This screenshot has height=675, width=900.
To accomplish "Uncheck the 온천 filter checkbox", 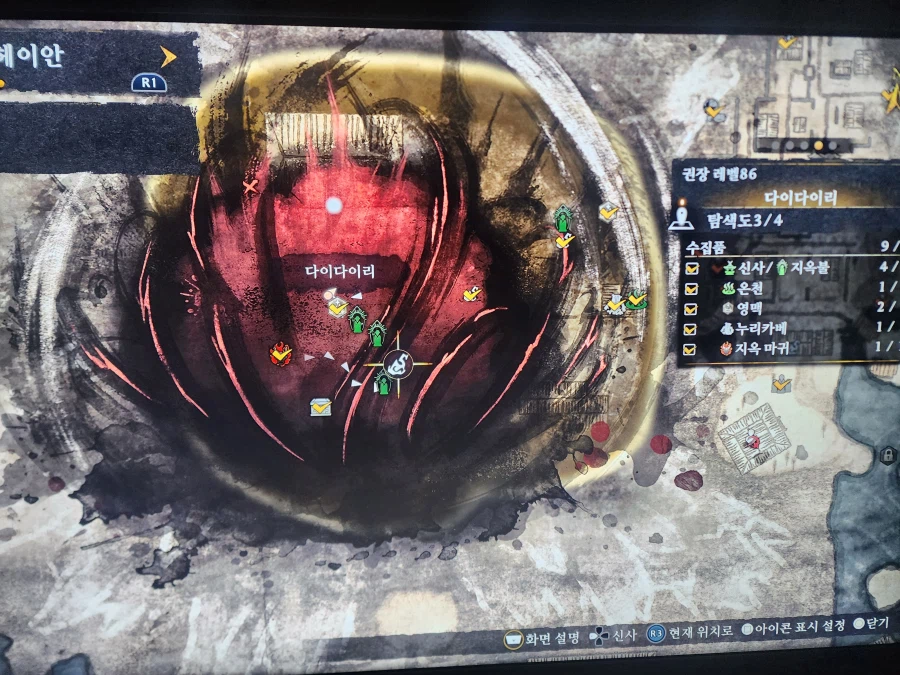I will [692, 289].
